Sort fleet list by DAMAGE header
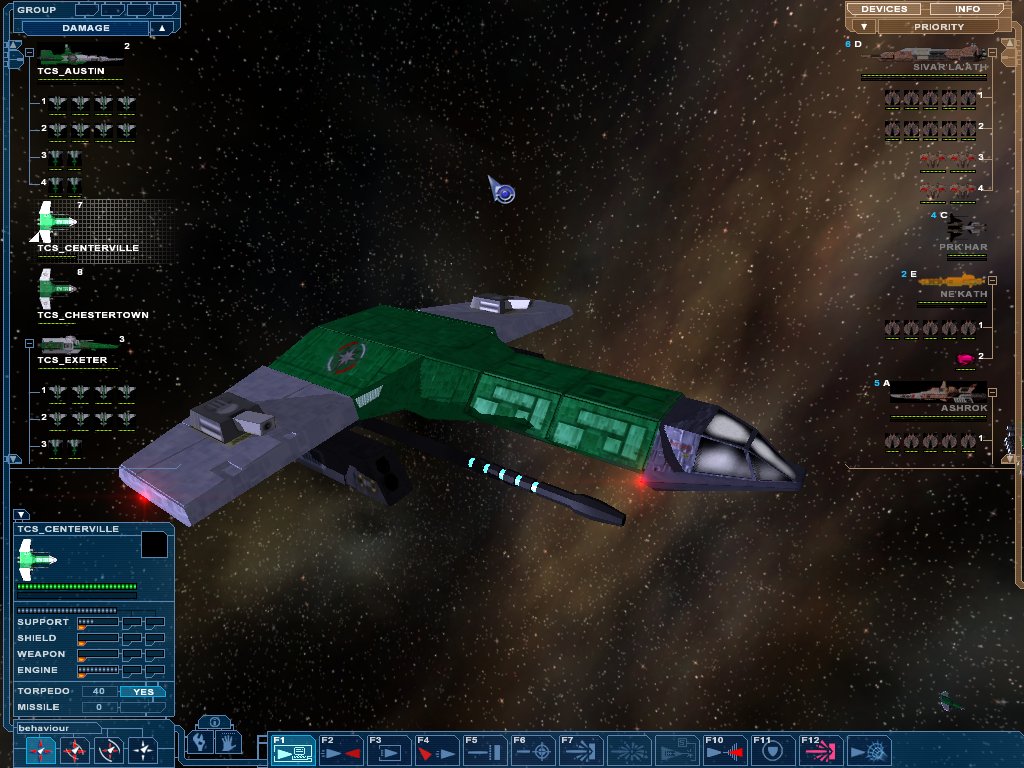1024x768 pixels. (86, 28)
